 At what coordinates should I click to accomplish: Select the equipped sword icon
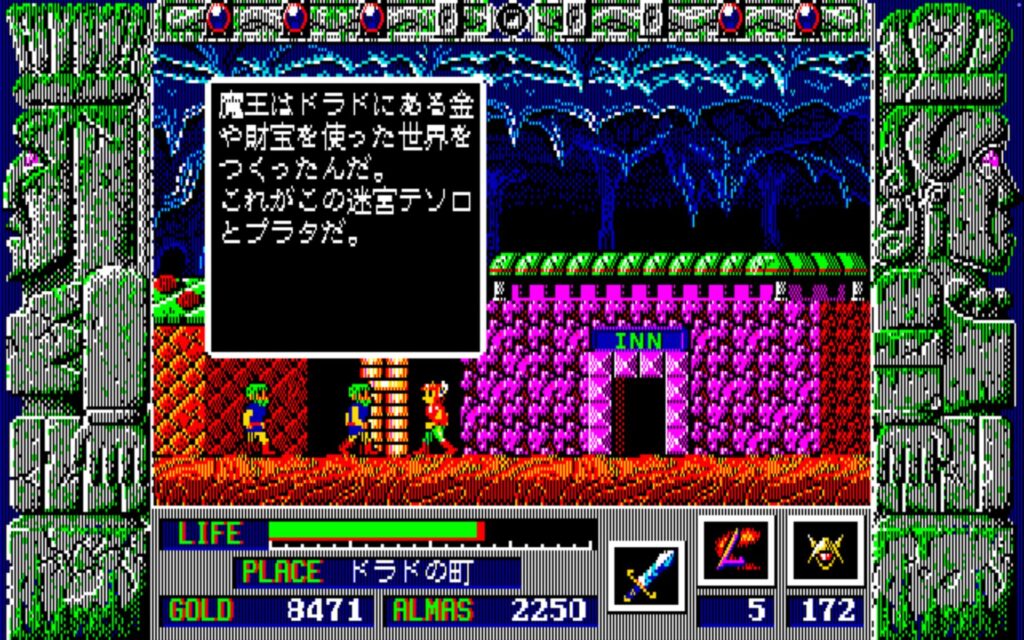pos(645,576)
